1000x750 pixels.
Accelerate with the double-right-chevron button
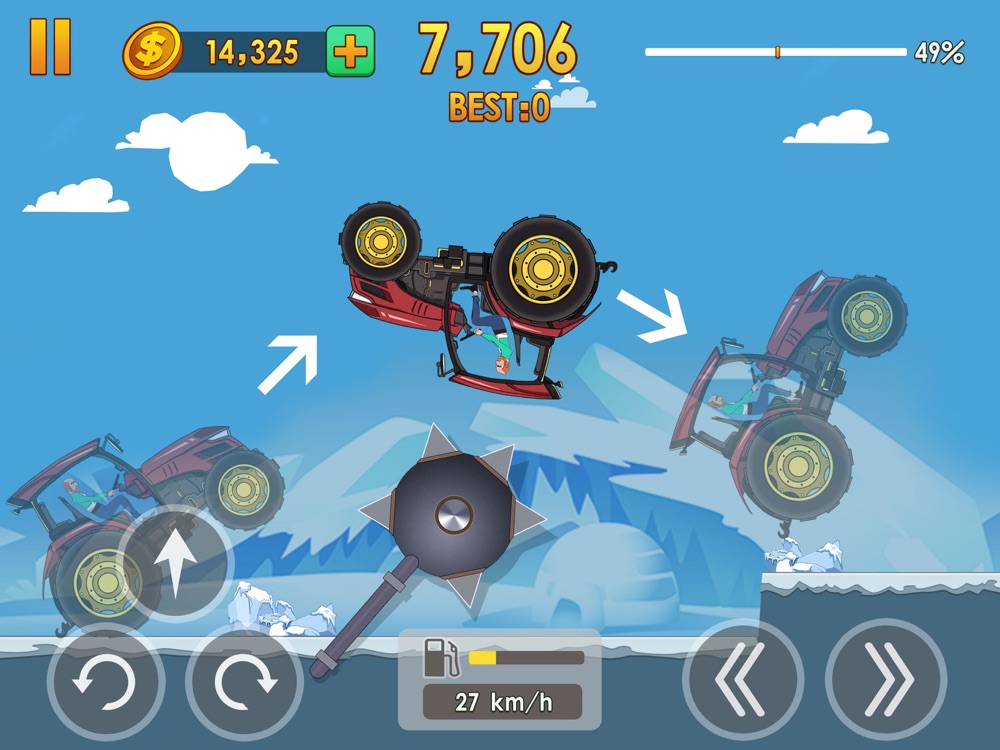[886, 679]
